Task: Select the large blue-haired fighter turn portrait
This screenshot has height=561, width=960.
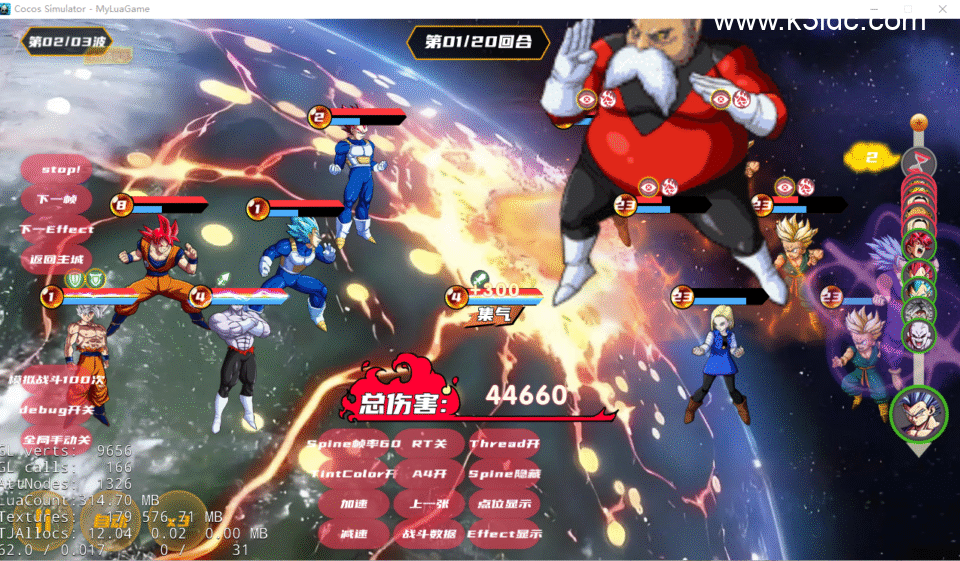Action: click(918, 414)
